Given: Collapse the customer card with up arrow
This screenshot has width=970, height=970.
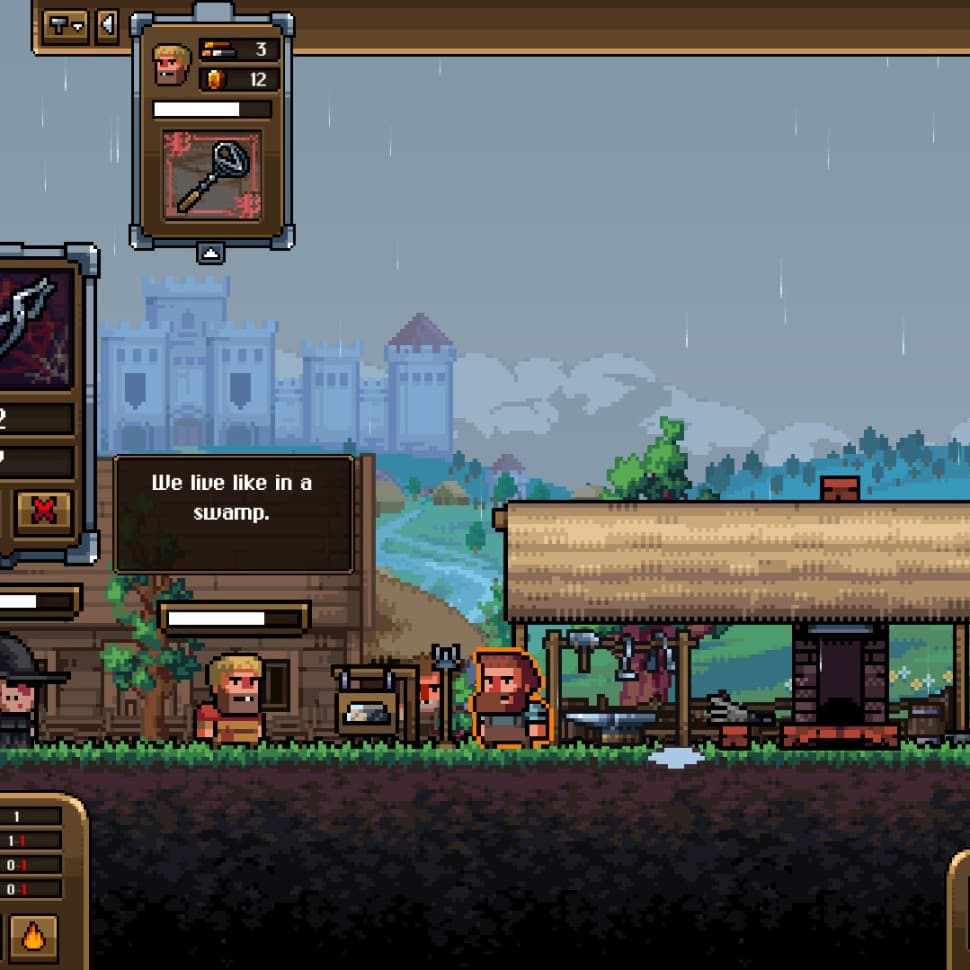Looking at the screenshot, I should coord(210,253).
